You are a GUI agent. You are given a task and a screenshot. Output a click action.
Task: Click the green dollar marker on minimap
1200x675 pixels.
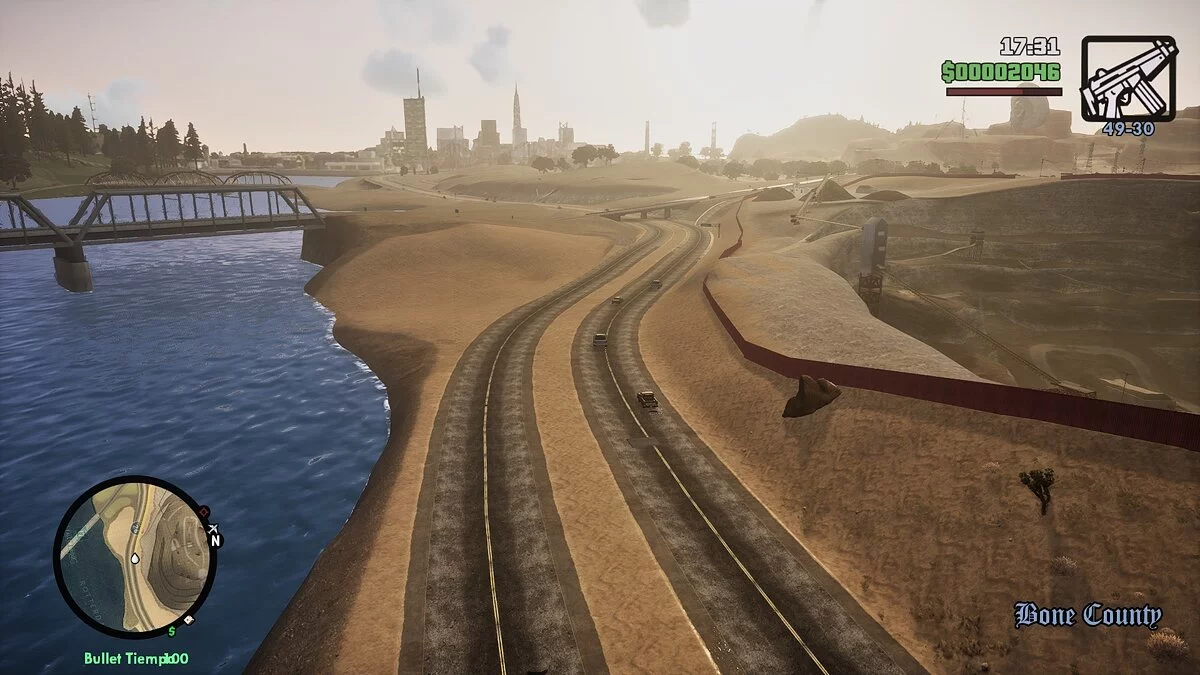point(172,631)
